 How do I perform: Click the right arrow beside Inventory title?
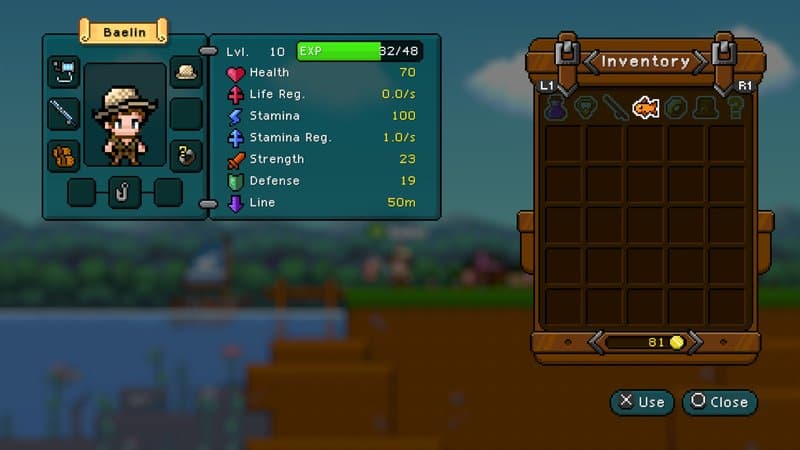tap(701, 62)
